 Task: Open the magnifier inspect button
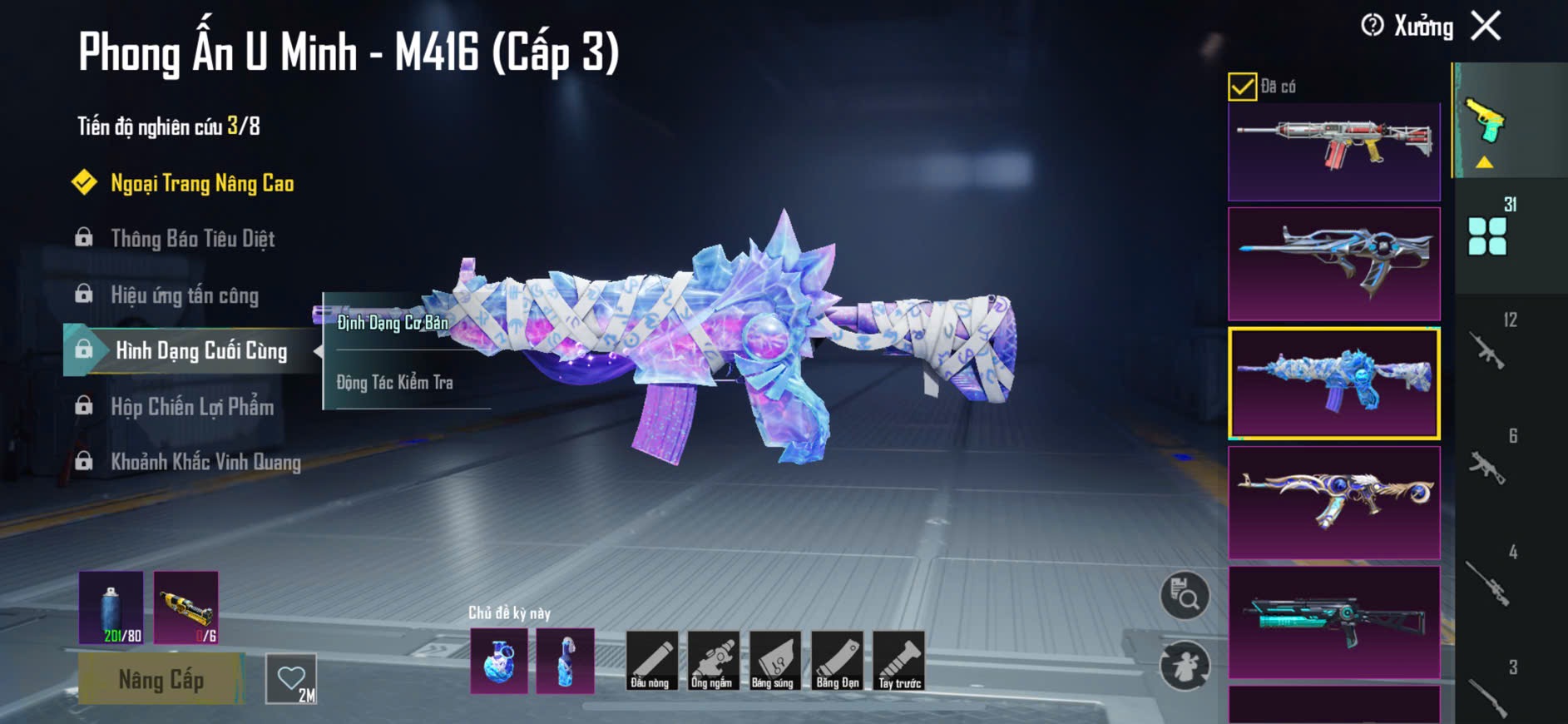point(1185,596)
